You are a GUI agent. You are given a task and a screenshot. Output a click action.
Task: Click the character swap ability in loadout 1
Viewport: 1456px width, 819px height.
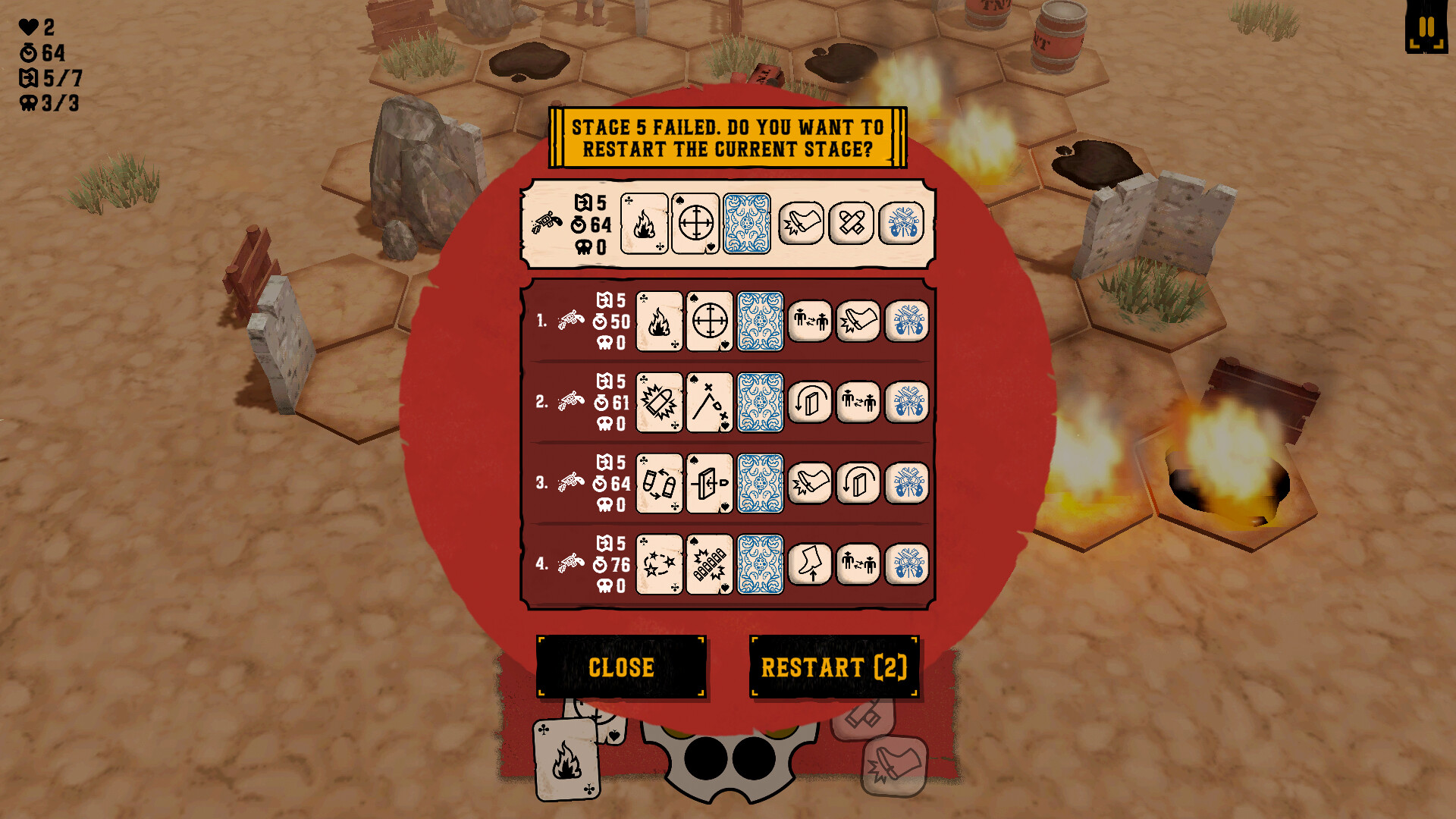tap(808, 321)
